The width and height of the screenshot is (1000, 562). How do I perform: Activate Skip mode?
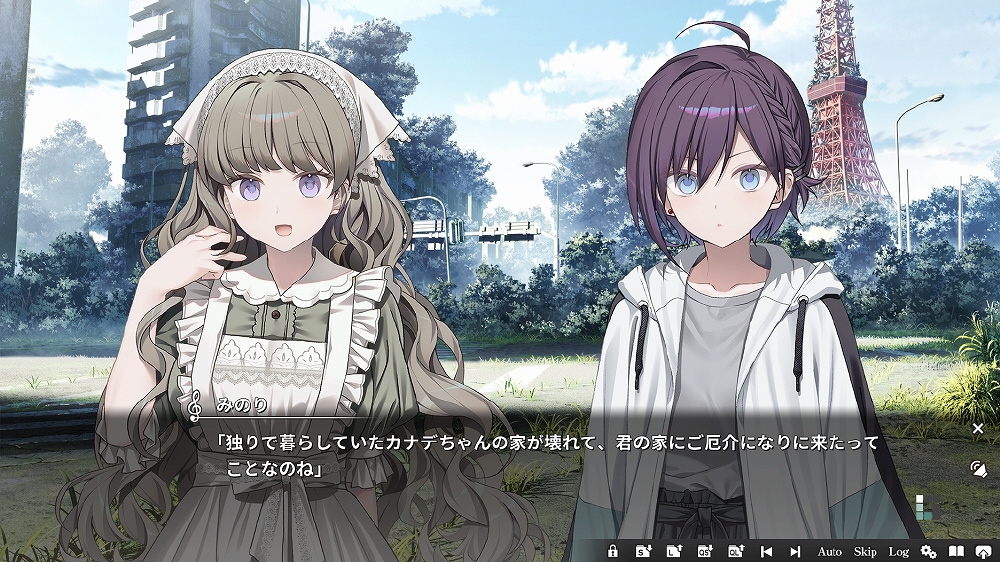click(865, 551)
